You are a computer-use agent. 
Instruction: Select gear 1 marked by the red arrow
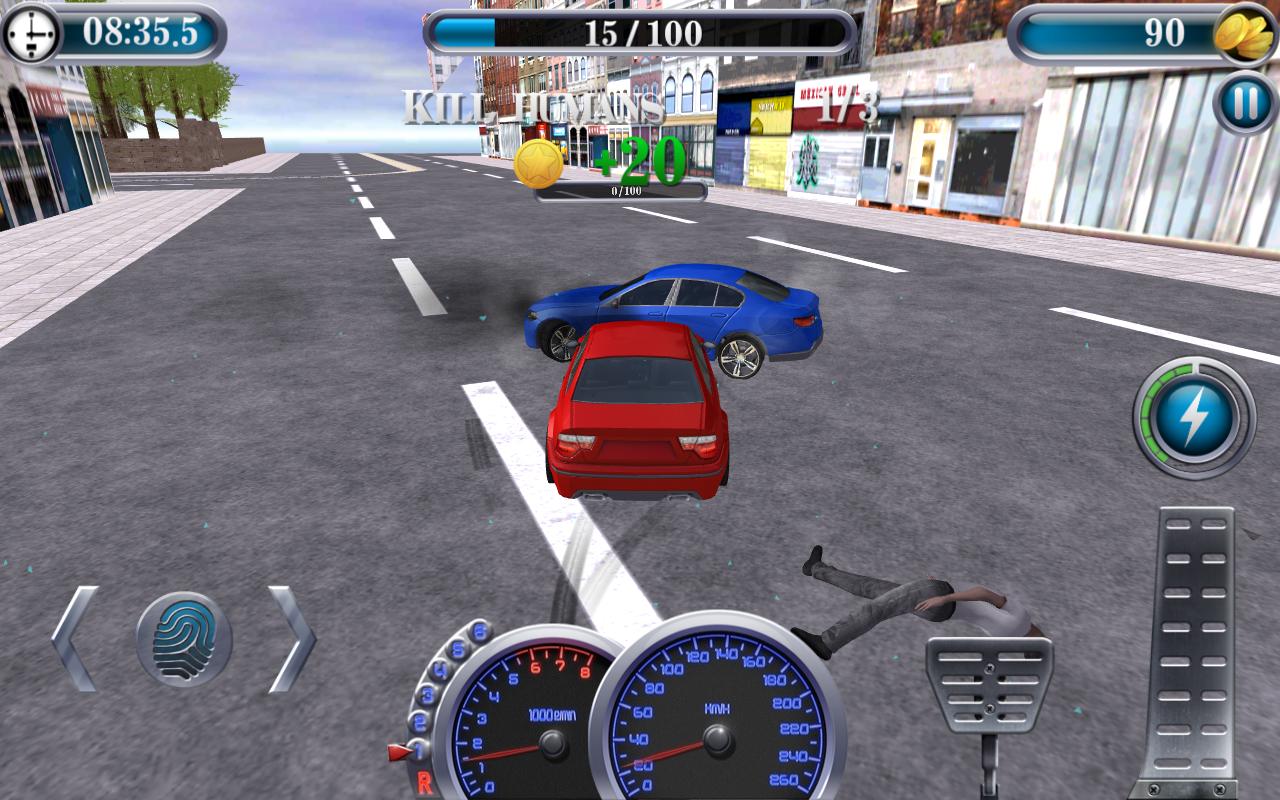click(418, 746)
